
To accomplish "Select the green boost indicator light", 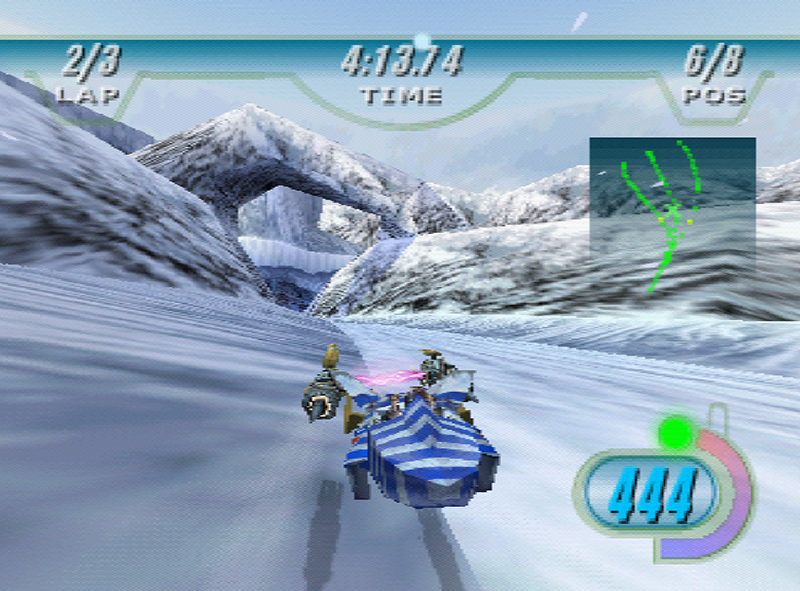I will pos(675,434).
